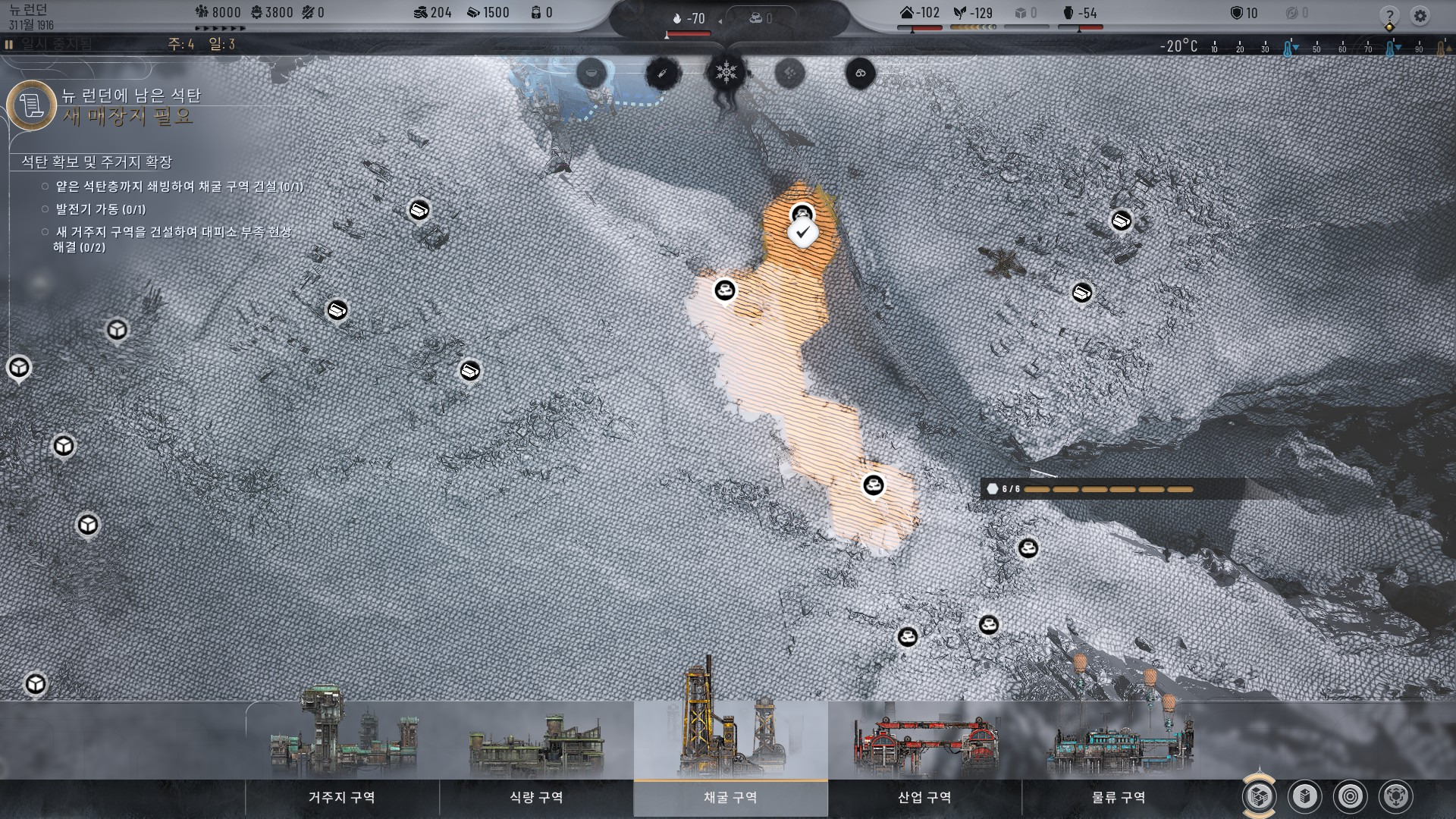
Task: Select the 거주지 구역 housing district
Action: click(x=342, y=796)
